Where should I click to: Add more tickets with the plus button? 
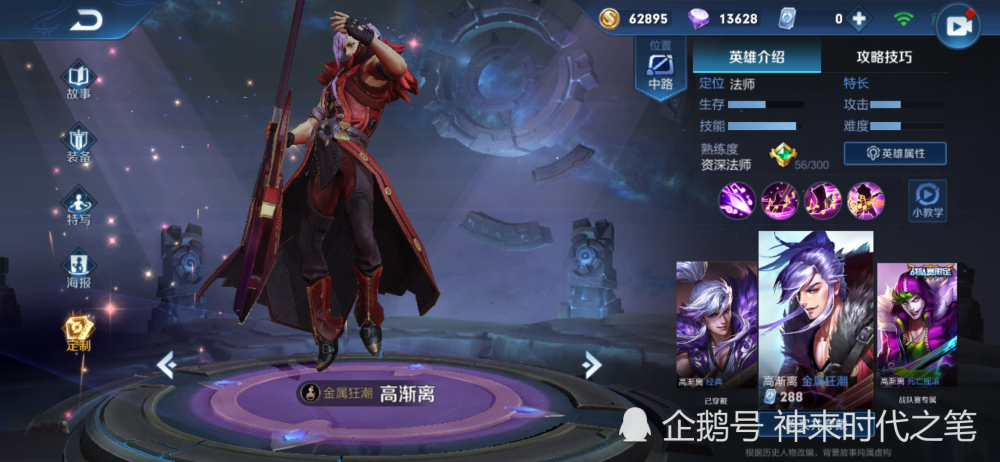(858, 18)
